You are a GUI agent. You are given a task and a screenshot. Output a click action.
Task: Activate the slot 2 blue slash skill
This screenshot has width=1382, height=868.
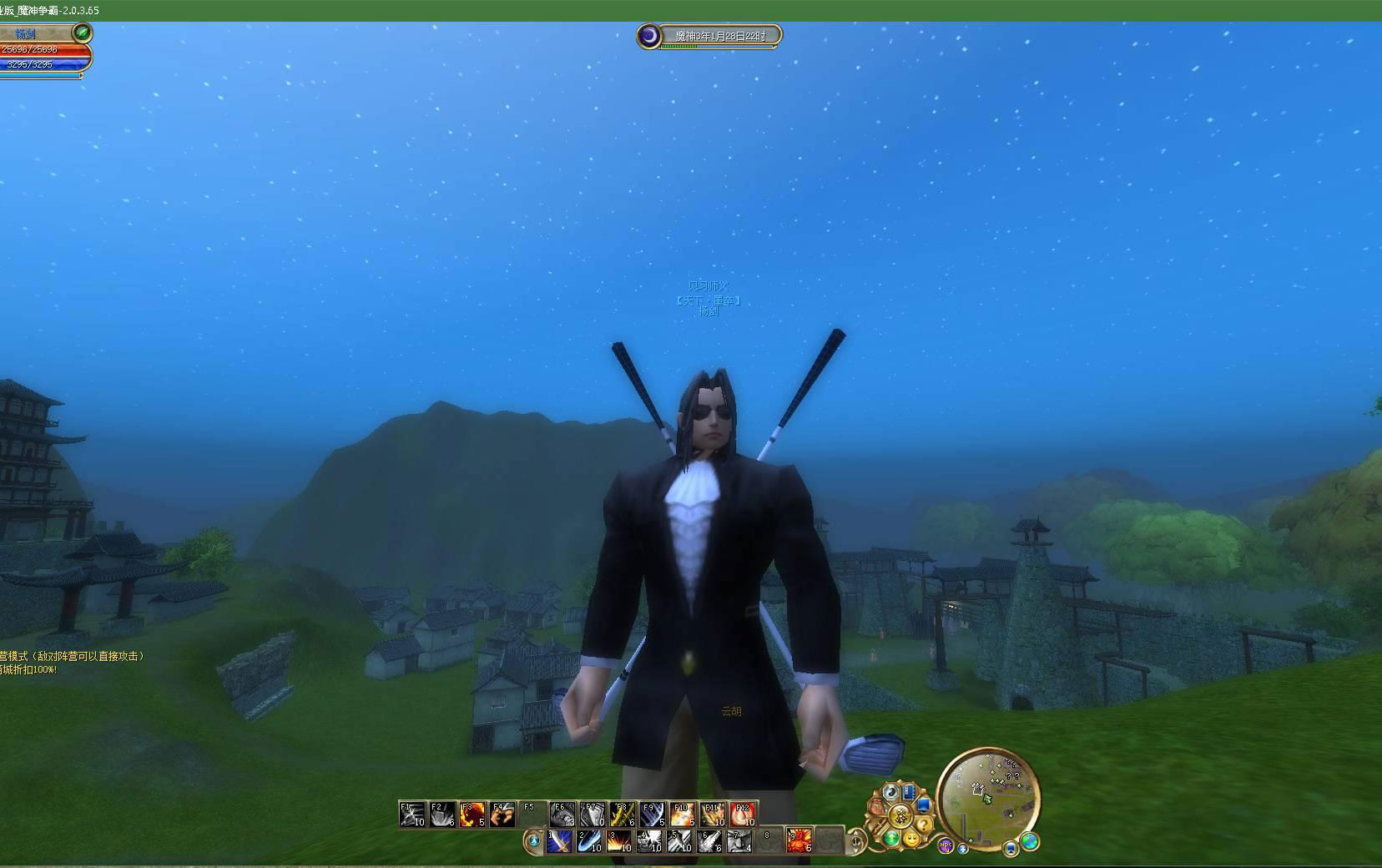coord(589,840)
